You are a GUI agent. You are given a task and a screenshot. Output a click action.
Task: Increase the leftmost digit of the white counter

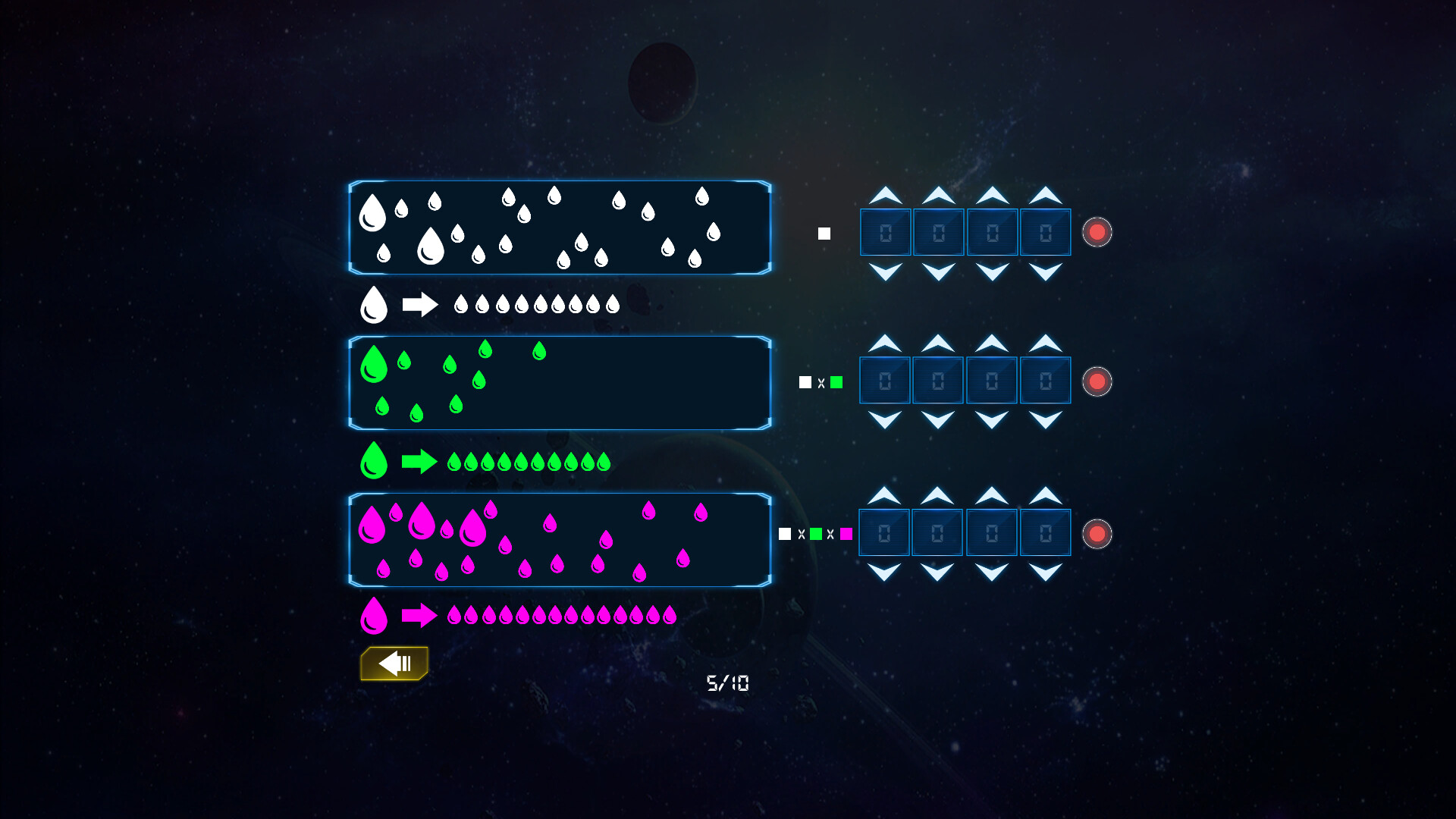point(884,195)
